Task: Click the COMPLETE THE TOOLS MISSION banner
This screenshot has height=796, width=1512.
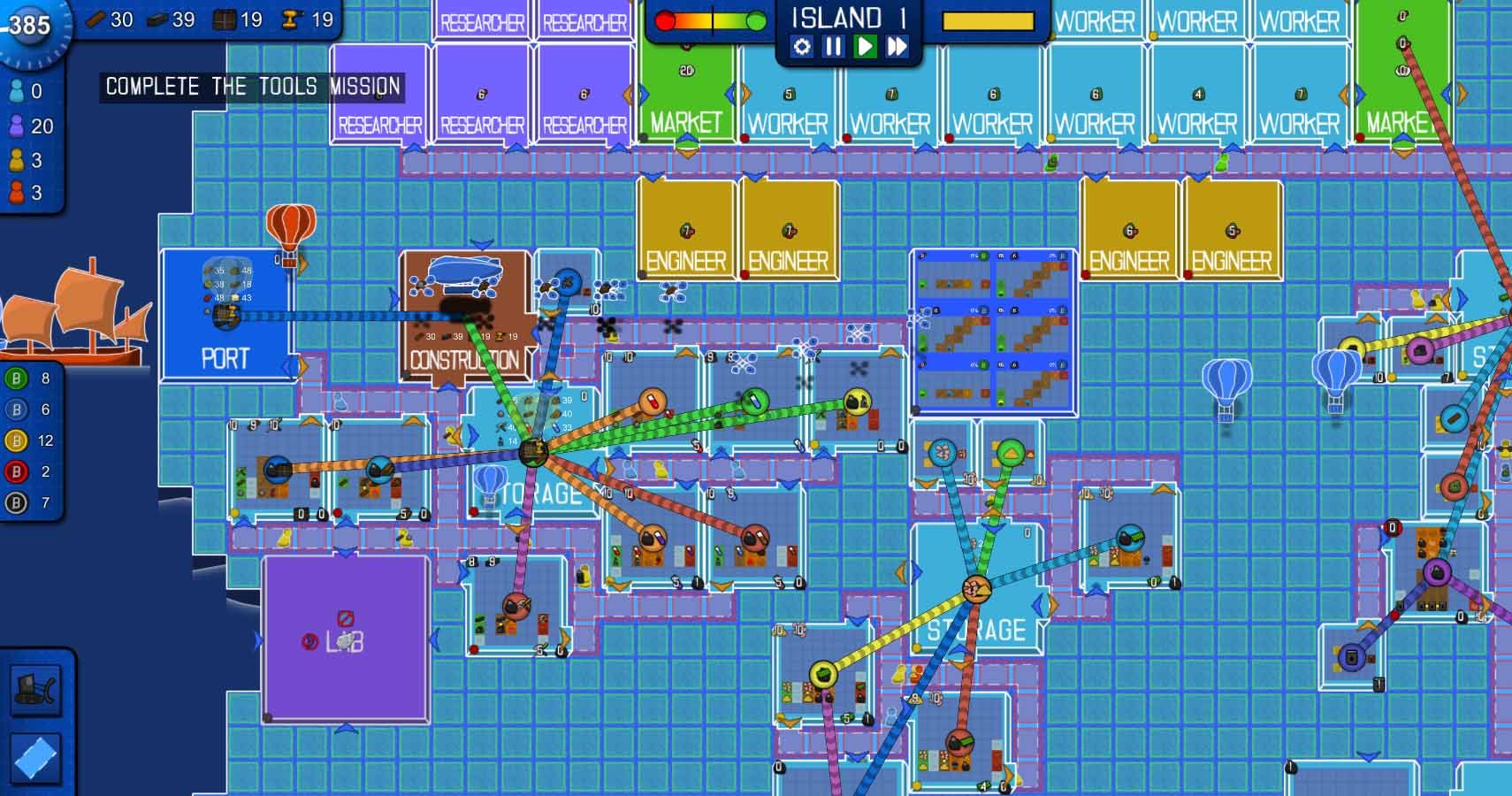Action: (x=253, y=87)
